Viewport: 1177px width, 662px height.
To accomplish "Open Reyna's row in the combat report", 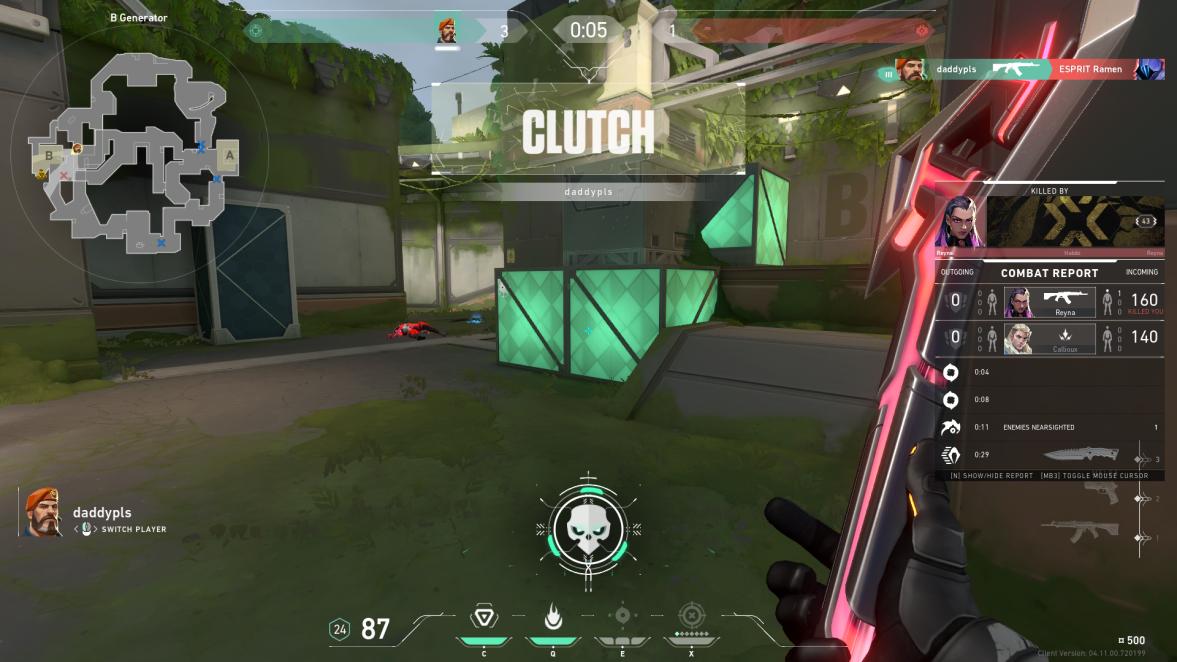I will click(x=1049, y=300).
